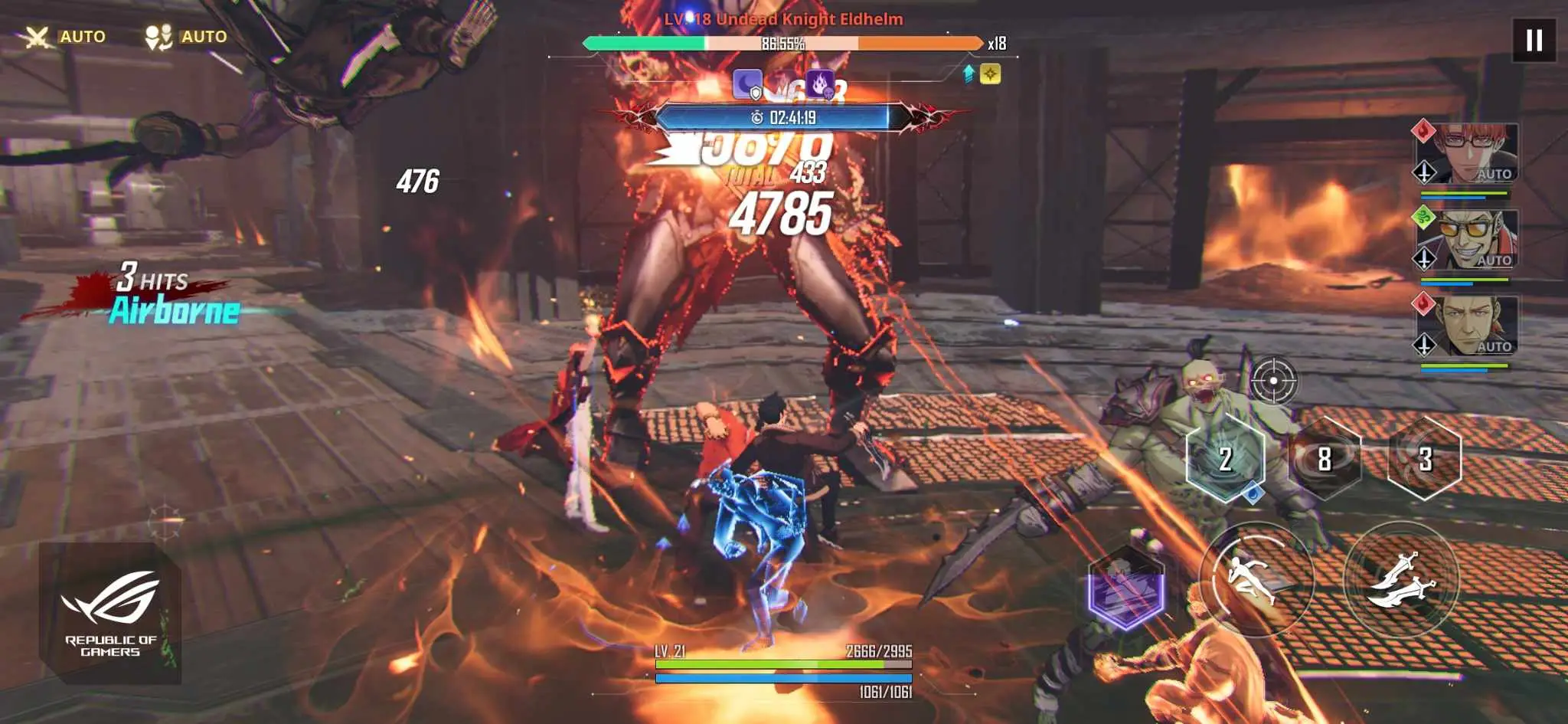Choose the dark-haired bearded teammate portrait
The image size is (1568, 724).
(x=1466, y=326)
